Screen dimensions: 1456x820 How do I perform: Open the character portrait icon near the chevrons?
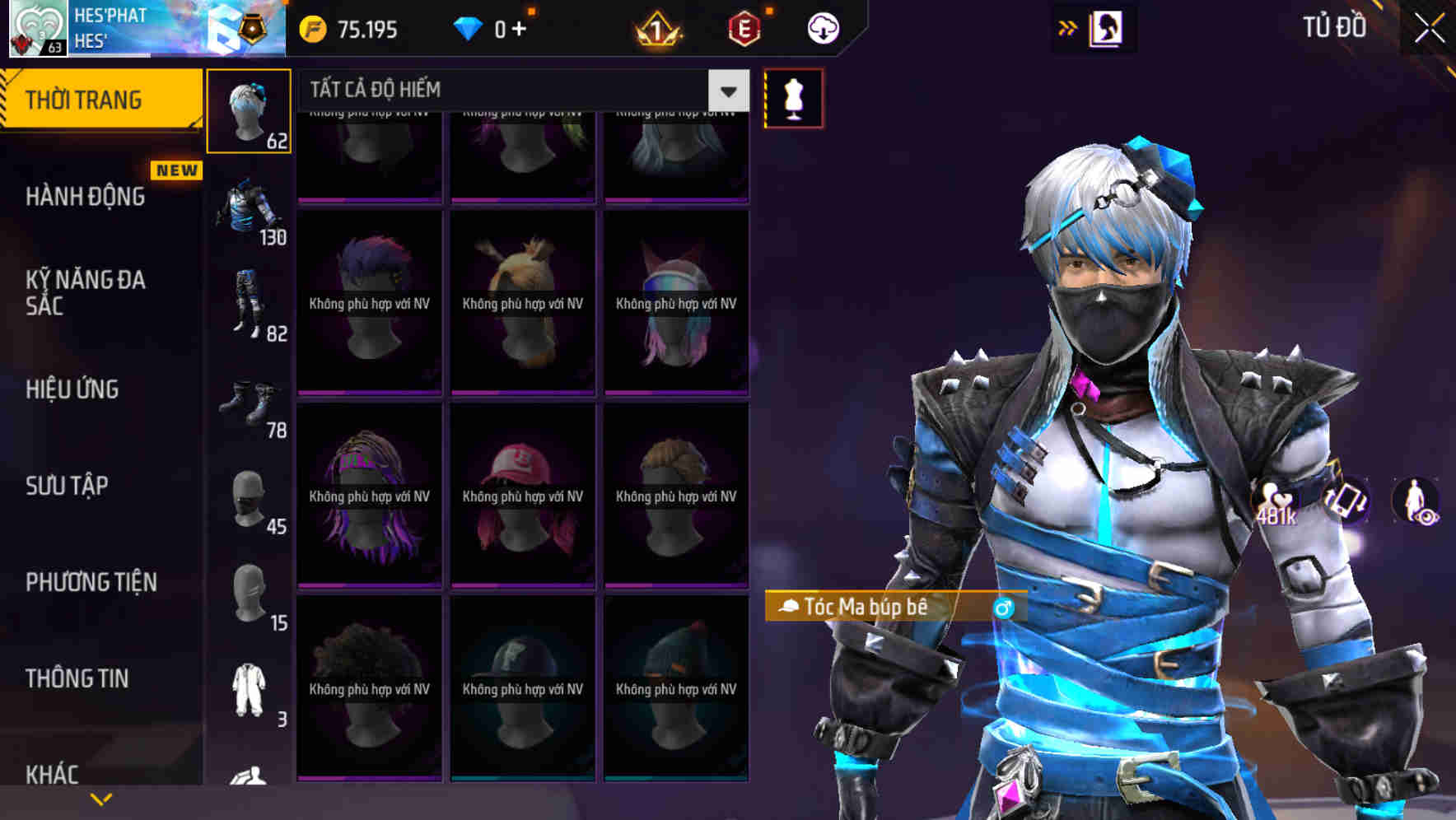coord(1105,26)
